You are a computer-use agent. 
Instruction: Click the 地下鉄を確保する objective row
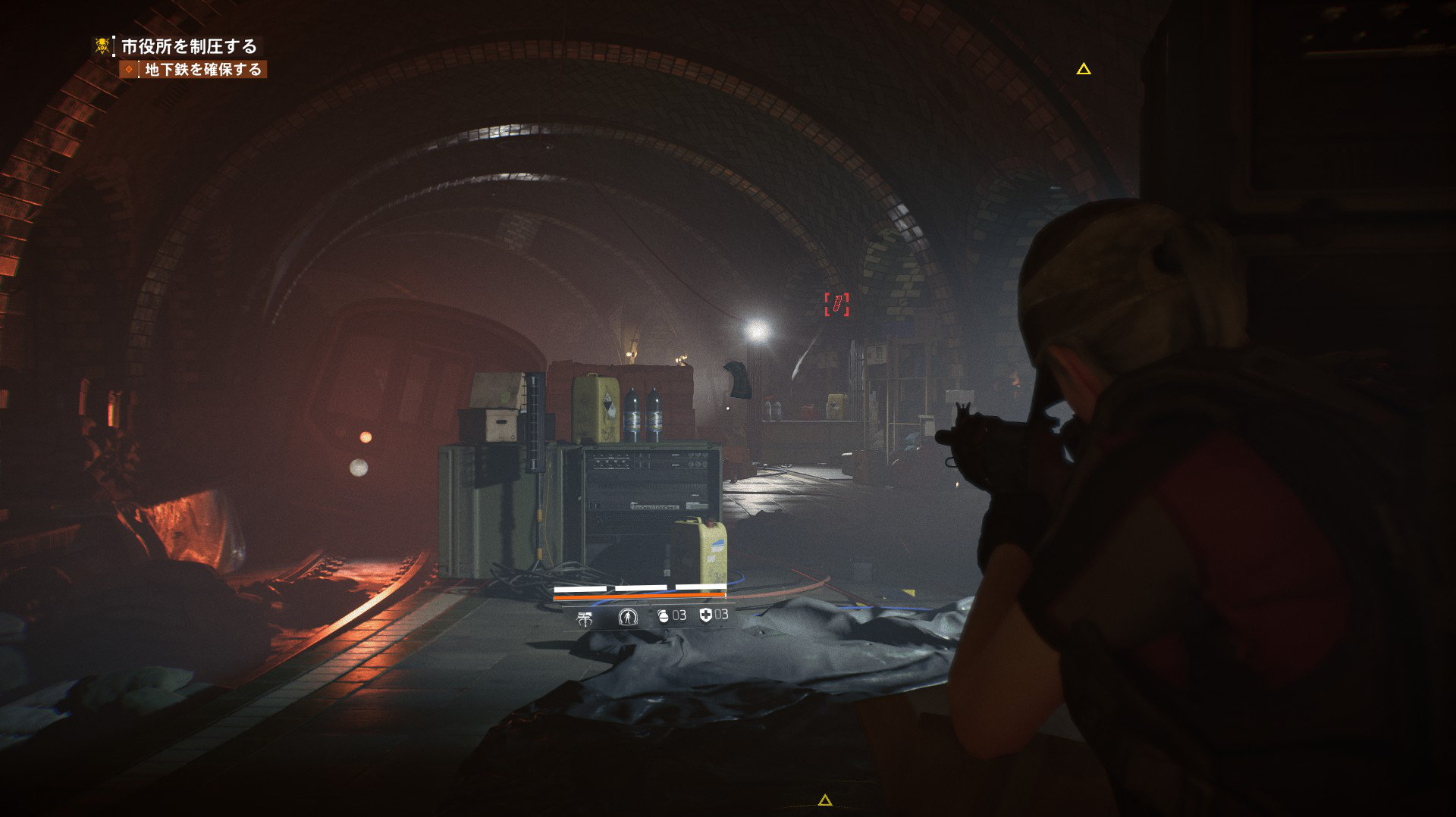[x=202, y=70]
